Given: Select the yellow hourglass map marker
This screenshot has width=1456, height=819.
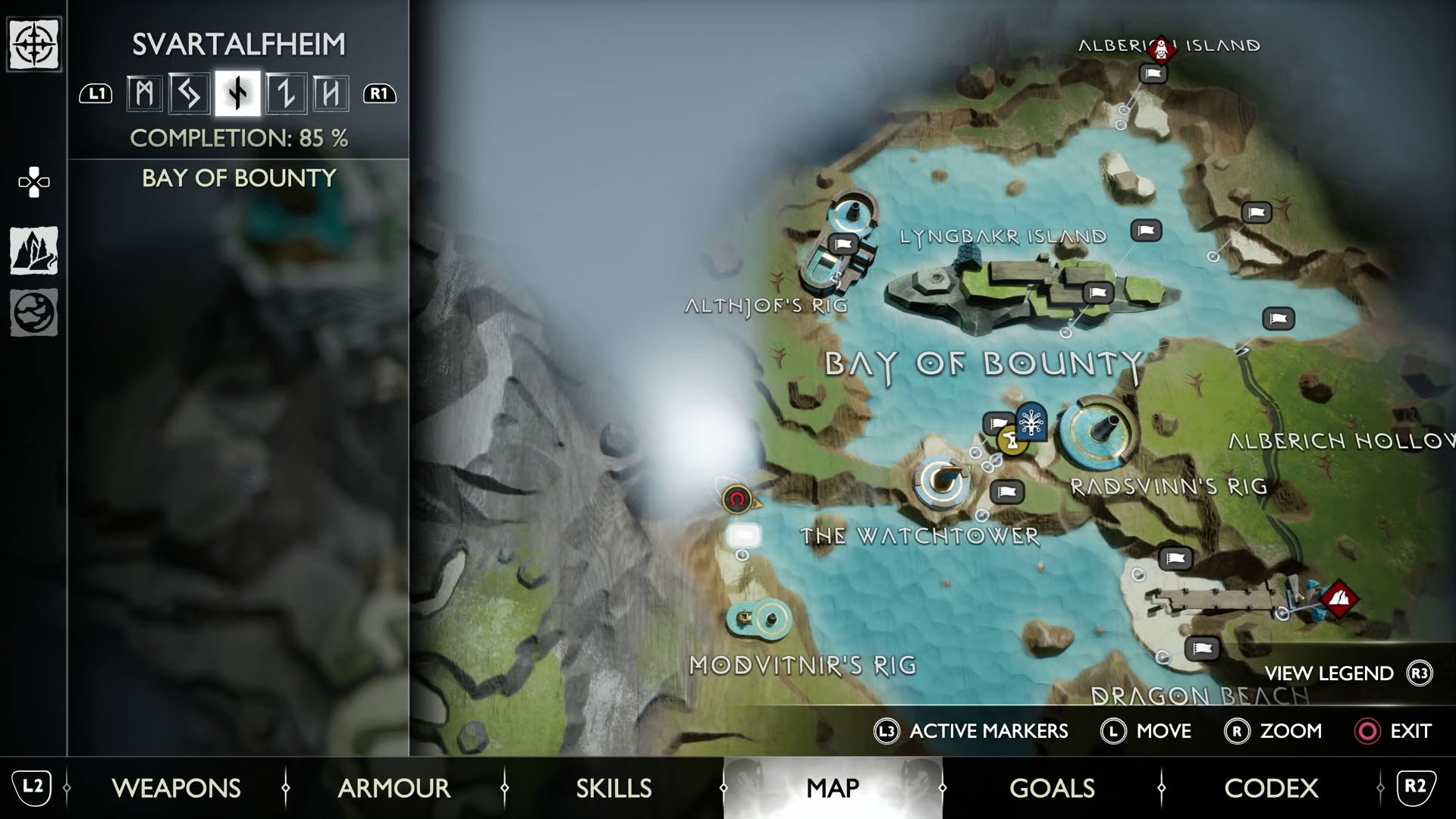Looking at the screenshot, I should pyautogui.click(x=1012, y=441).
